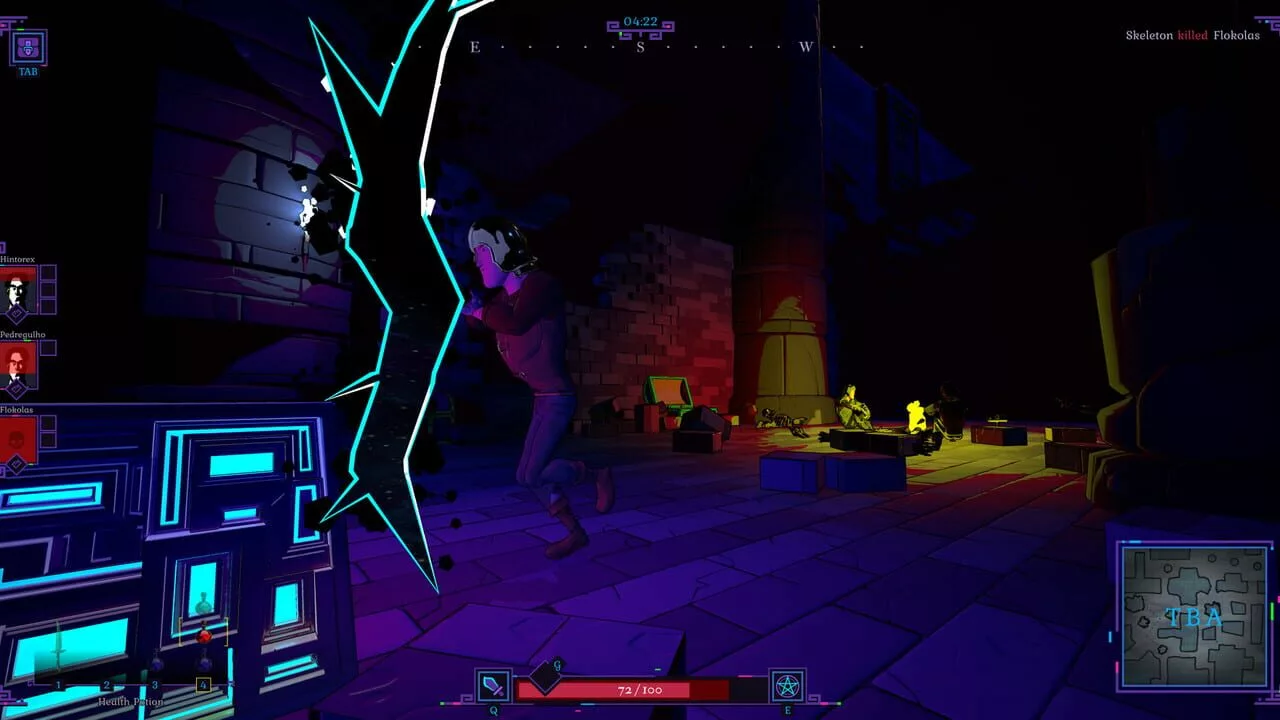Select Flokolas's dead party portrait
This screenshot has width=1280, height=720.
18,440
